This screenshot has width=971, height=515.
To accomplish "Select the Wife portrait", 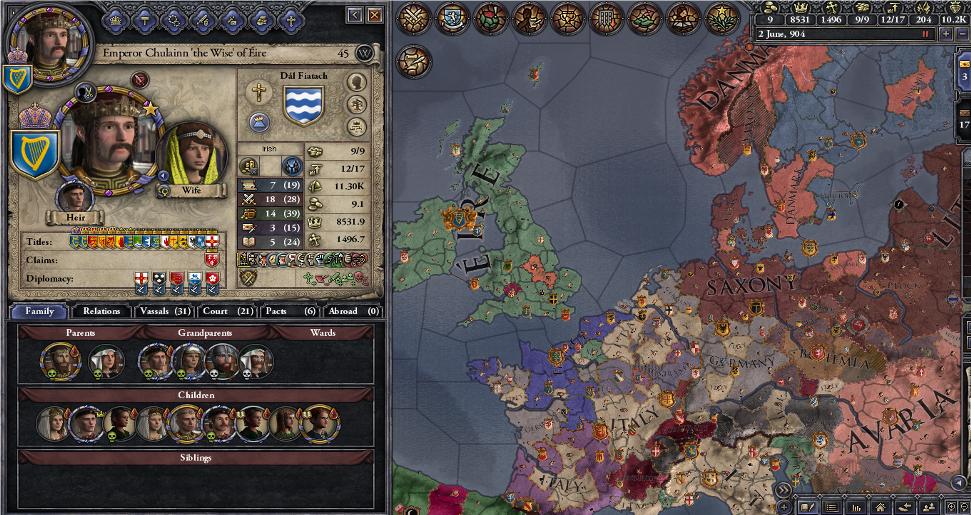I will click(192, 155).
